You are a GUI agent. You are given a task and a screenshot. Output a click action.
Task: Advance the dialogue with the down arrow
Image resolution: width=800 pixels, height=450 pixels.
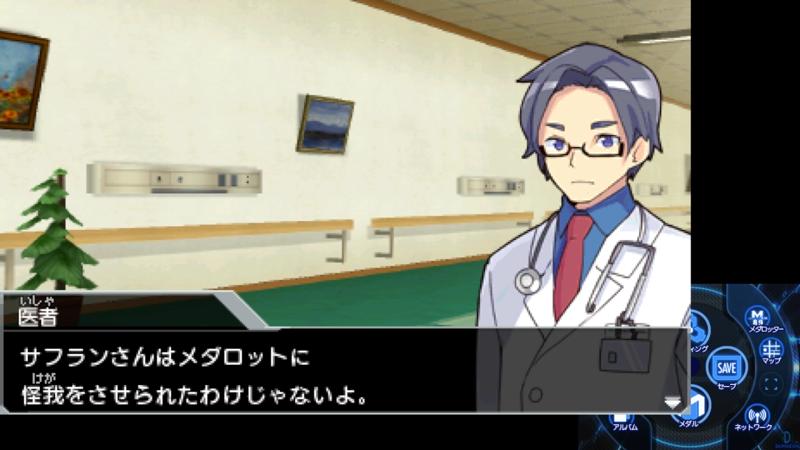click(673, 402)
